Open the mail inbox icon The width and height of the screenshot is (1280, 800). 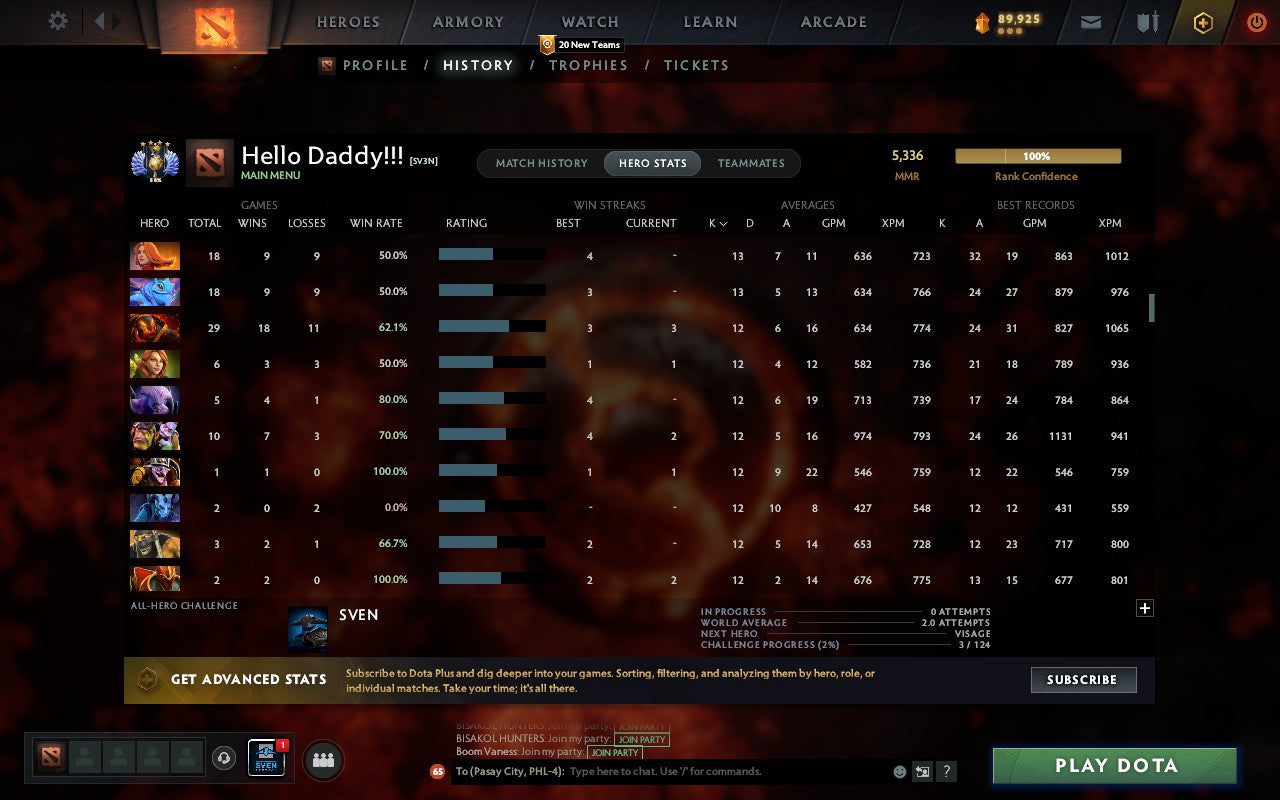[1090, 21]
